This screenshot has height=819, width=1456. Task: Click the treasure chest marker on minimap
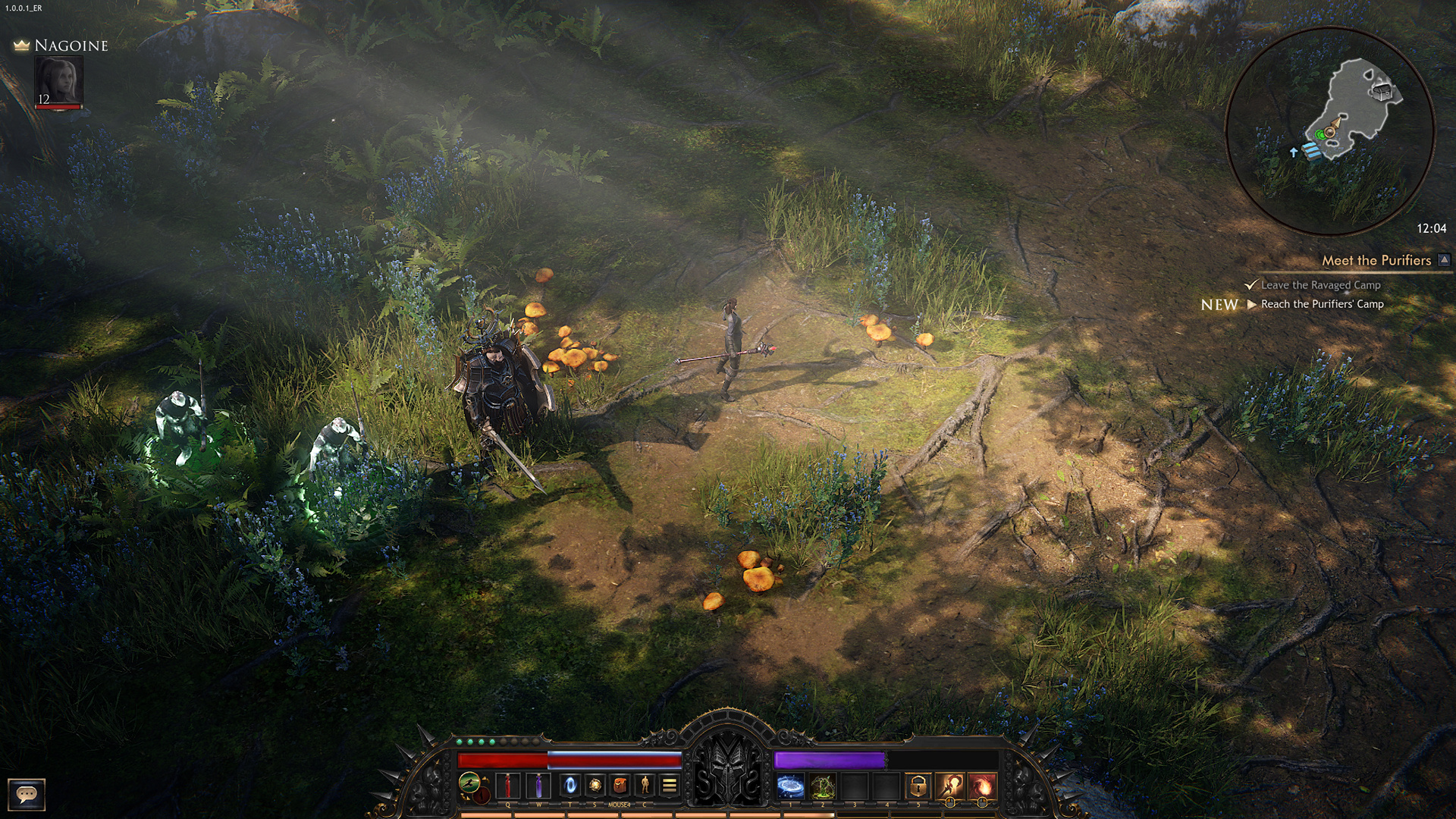[x=1382, y=93]
